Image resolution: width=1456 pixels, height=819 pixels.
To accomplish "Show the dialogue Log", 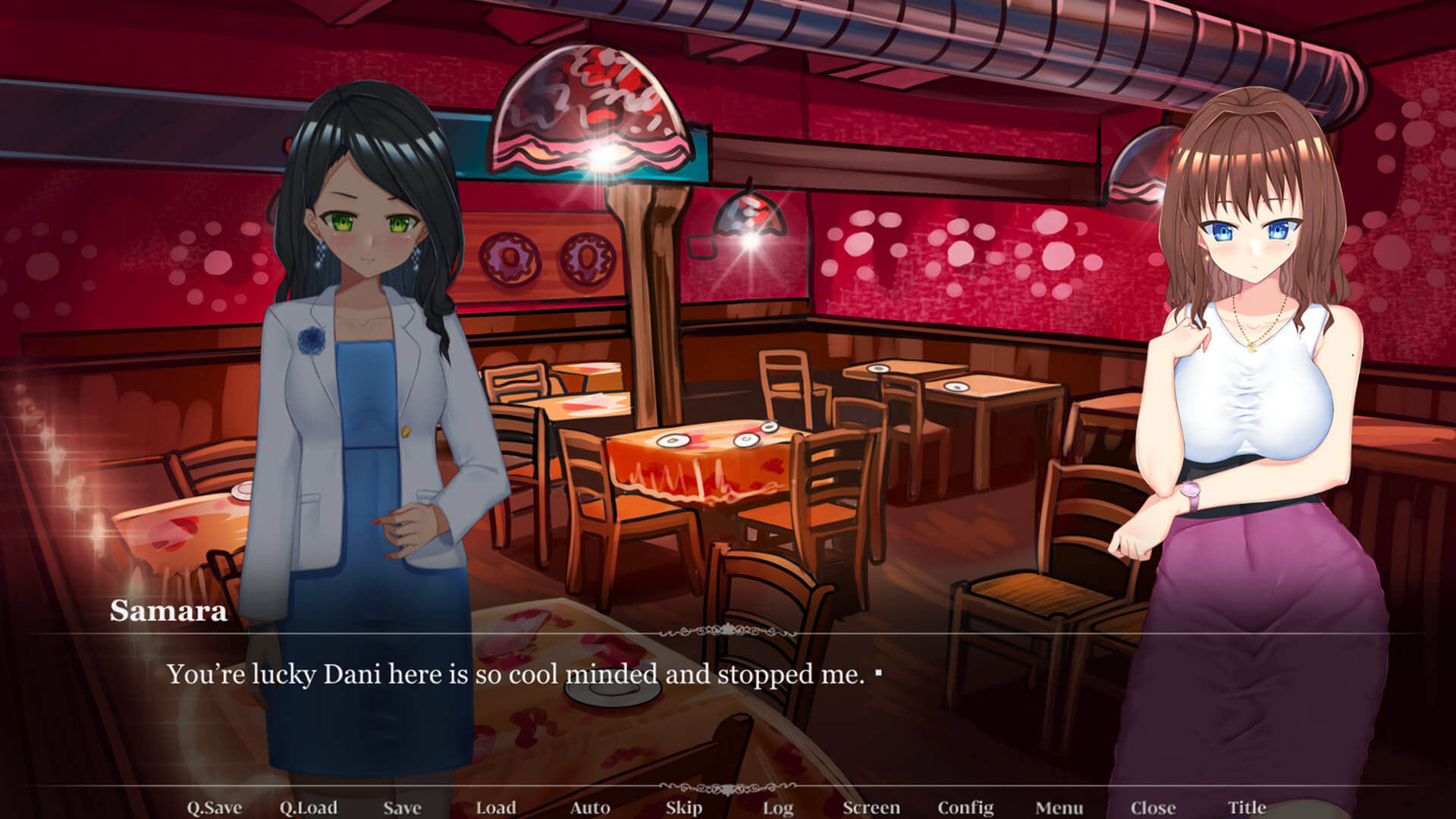I will pos(778,808).
